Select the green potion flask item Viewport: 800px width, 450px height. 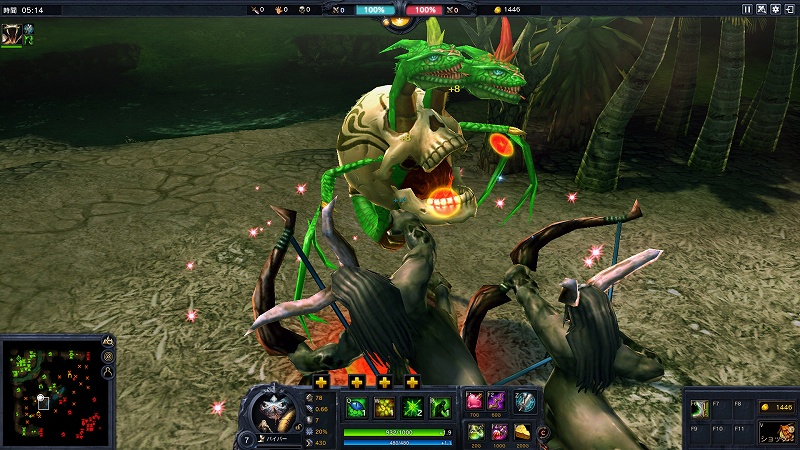click(475, 431)
